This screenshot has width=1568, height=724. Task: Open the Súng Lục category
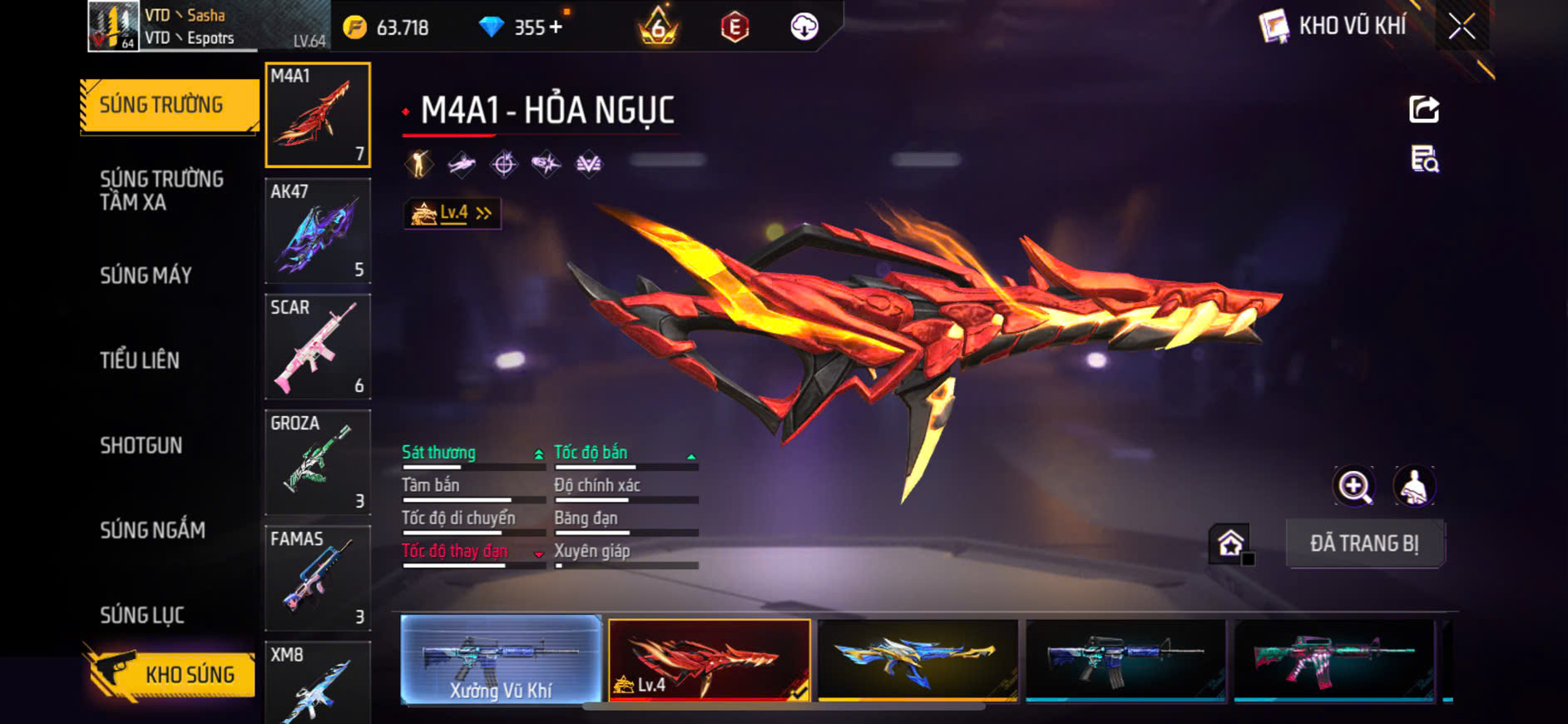coord(142,615)
